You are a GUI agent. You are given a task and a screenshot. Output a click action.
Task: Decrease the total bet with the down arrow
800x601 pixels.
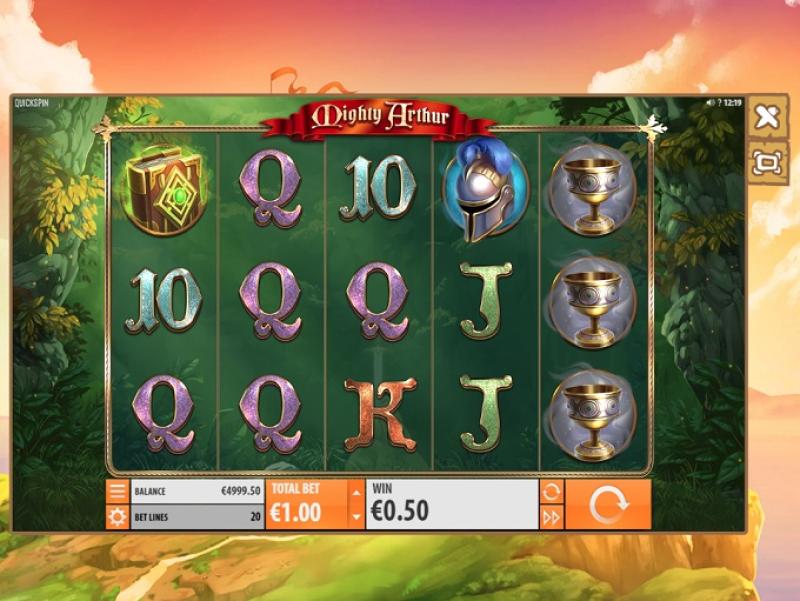click(356, 516)
